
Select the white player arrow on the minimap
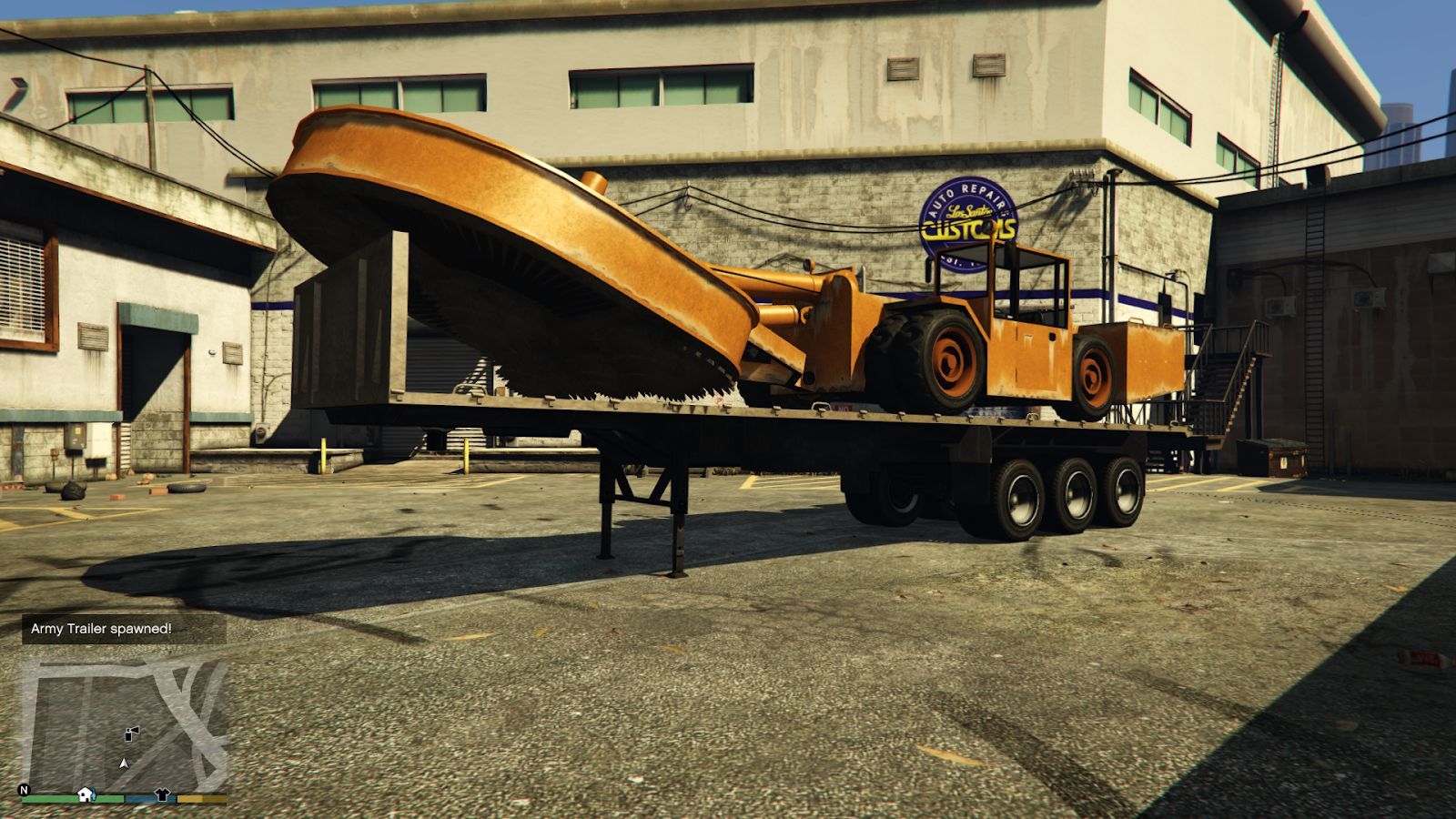[x=124, y=763]
